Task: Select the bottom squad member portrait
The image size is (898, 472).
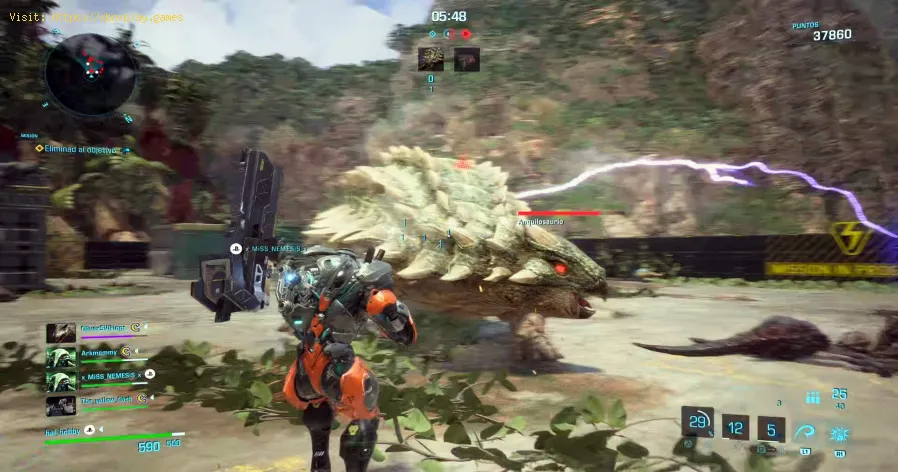Action: pyautogui.click(x=61, y=405)
